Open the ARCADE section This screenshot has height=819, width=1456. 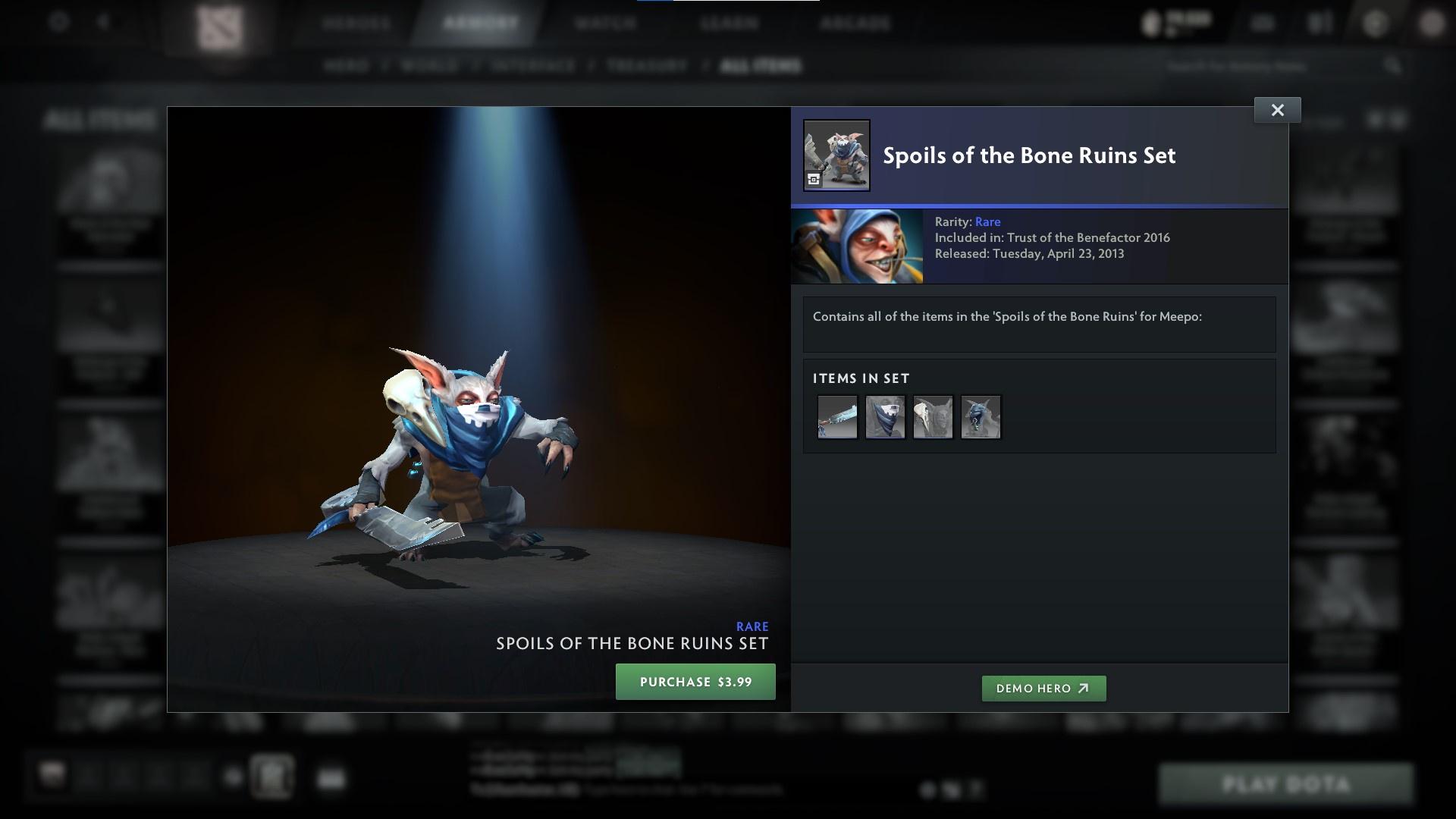click(x=855, y=24)
